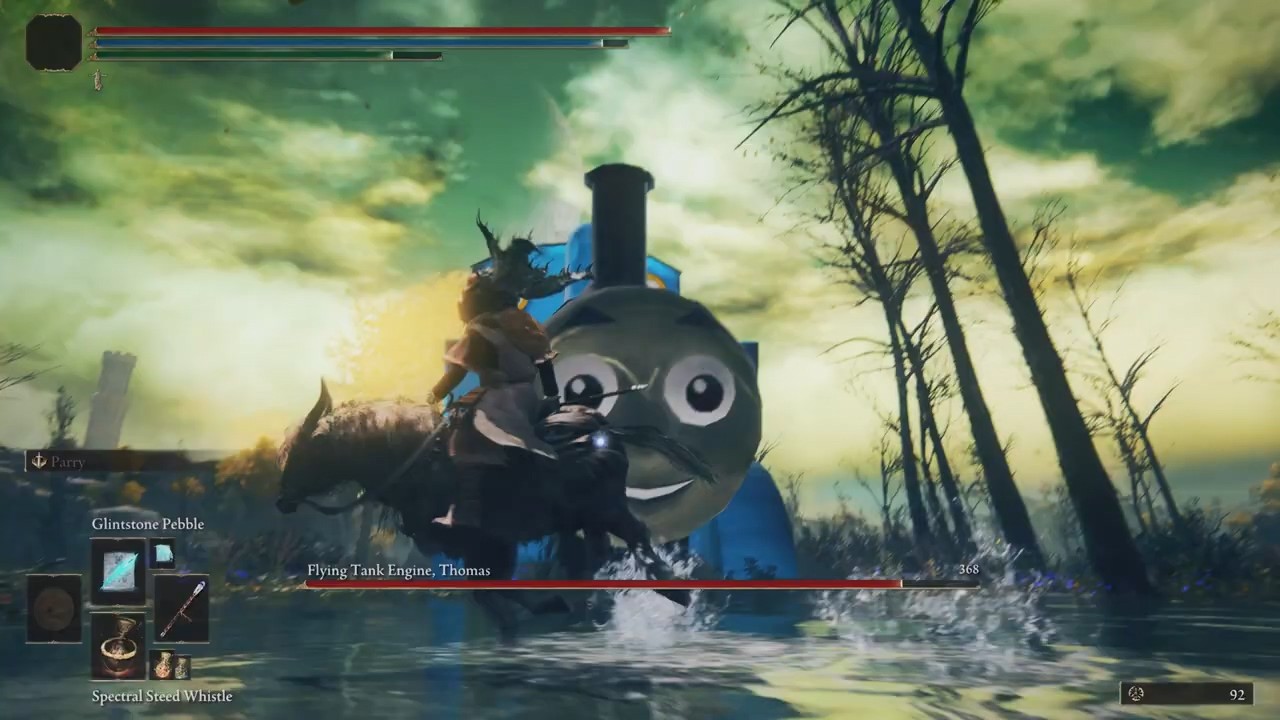The image size is (1280, 720).
Task: Choose the staff in the right-hand weapon slot
Action: click(182, 609)
